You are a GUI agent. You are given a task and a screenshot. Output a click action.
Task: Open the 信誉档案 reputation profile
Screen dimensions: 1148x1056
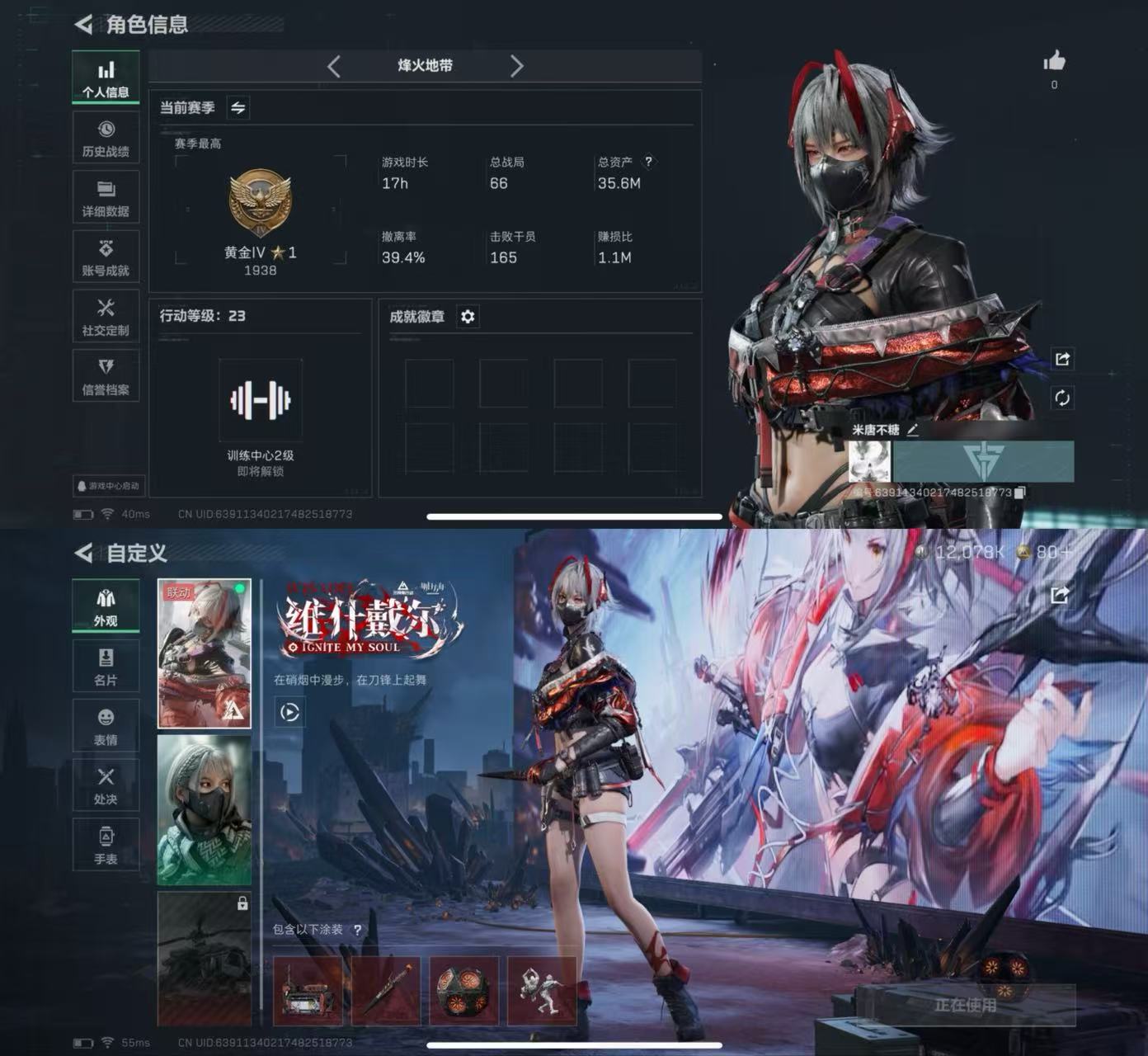pos(106,375)
